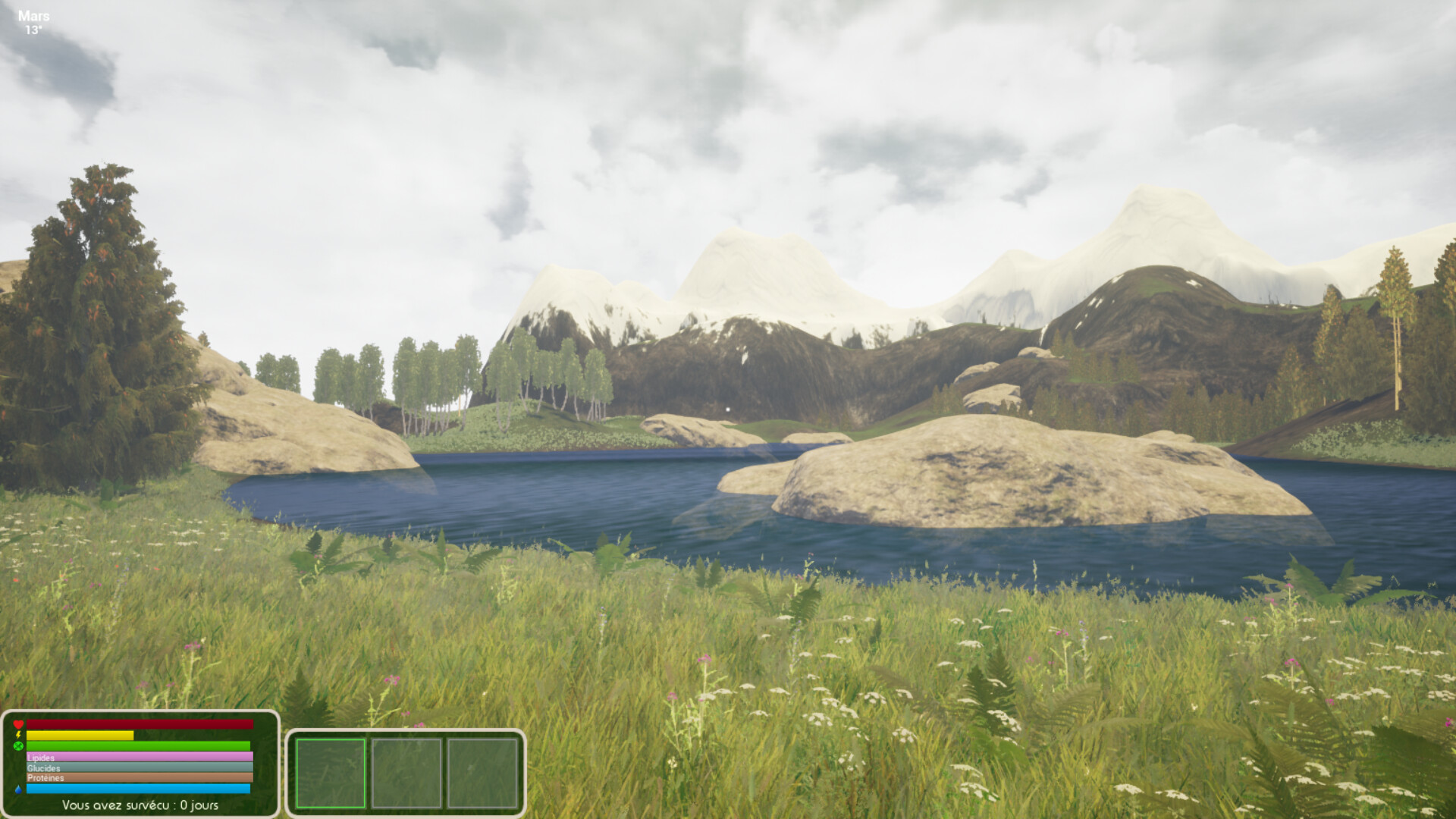Image resolution: width=1456 pixels, height=819 pixels.
Task: Select the first highlighted hotbar slot
Action: (x=331, y=773)
